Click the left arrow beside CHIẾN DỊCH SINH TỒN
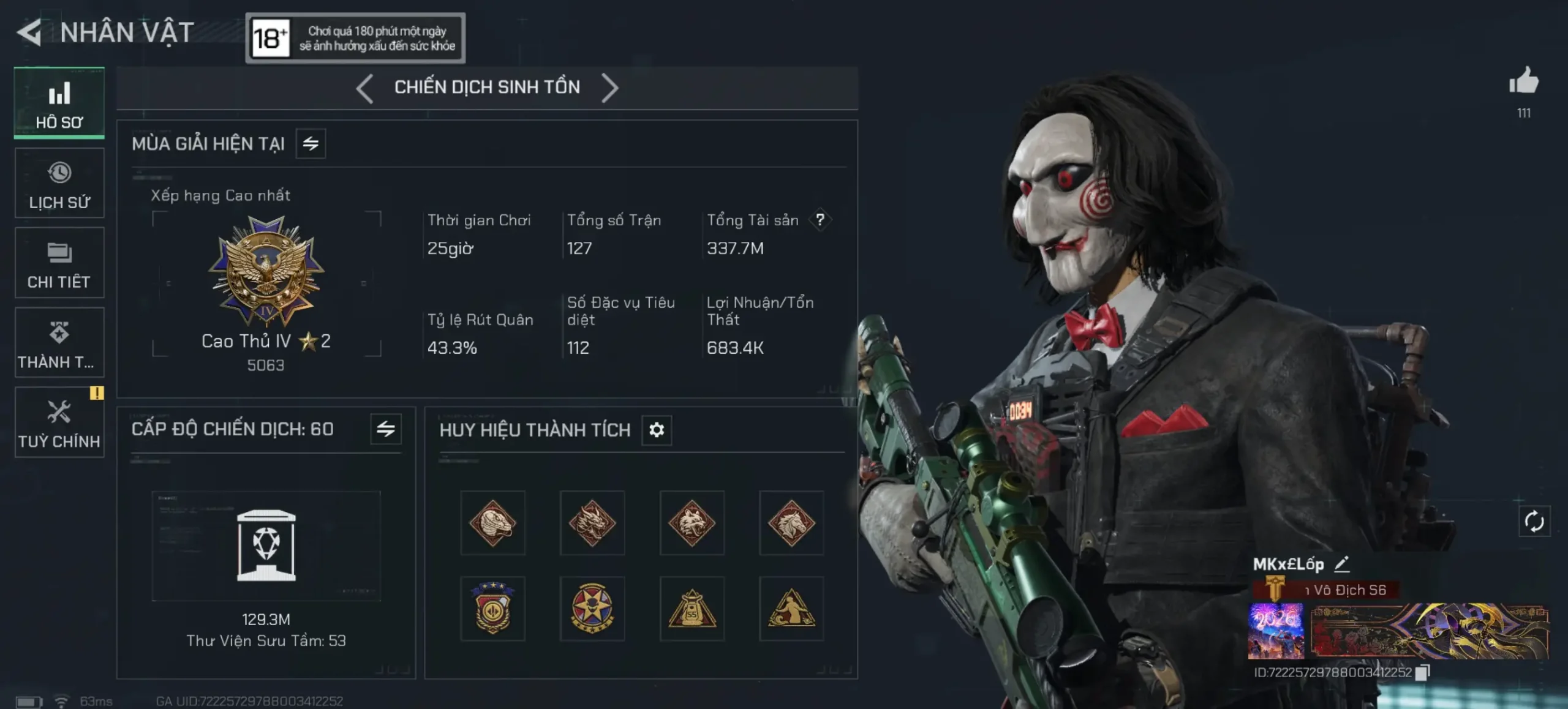This screenshot has width=1568, height=709. click(x=364, y=88)
